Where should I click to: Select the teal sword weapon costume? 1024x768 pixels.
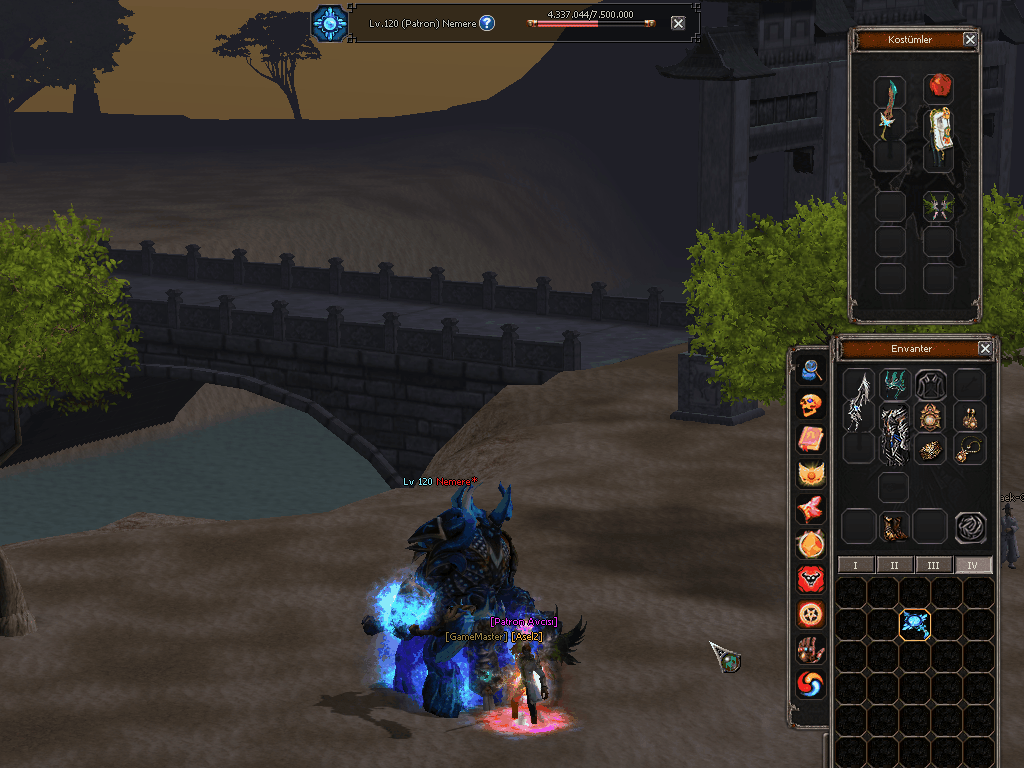(x=889, y=108)
